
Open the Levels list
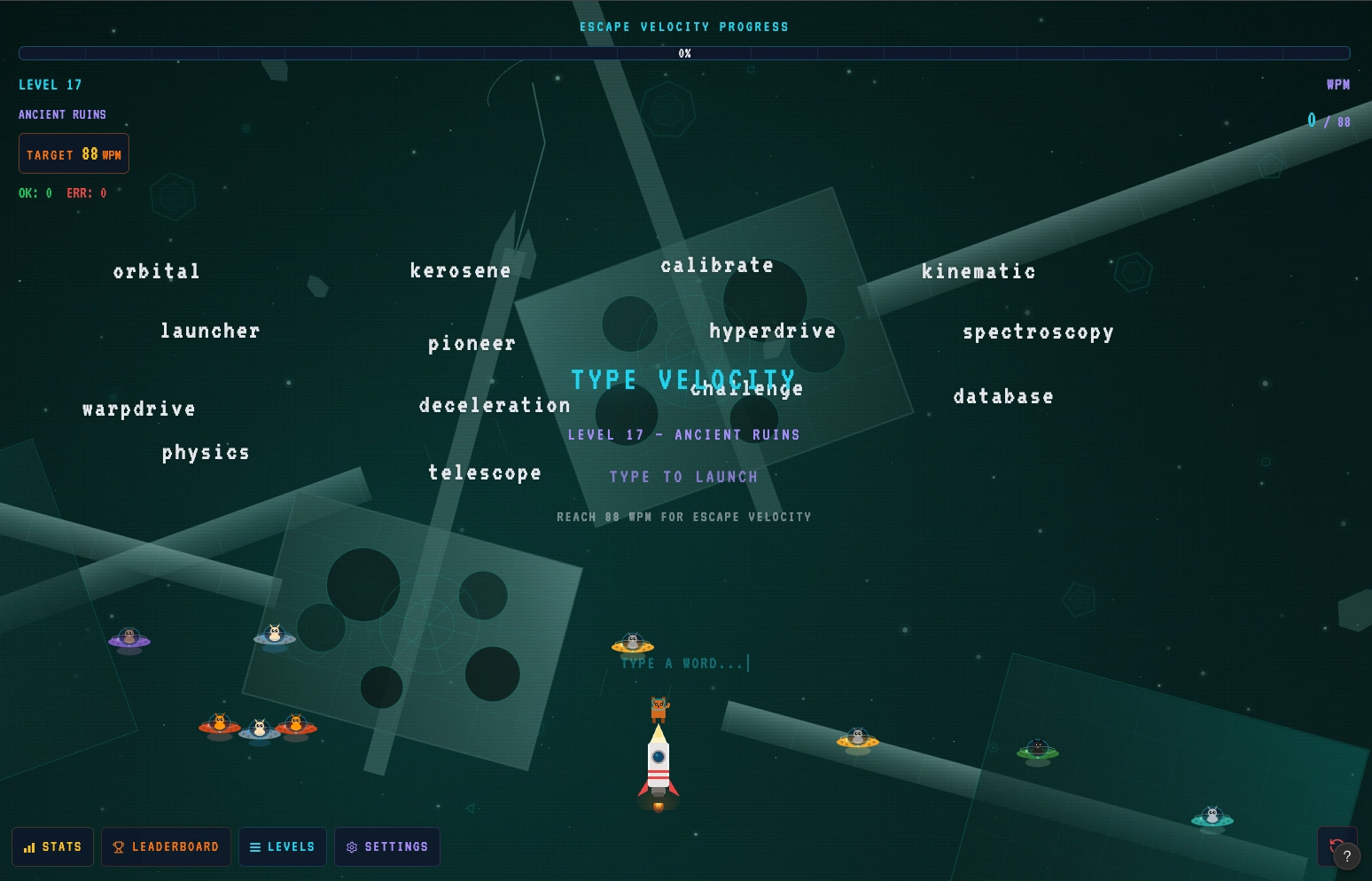(282, 846)
